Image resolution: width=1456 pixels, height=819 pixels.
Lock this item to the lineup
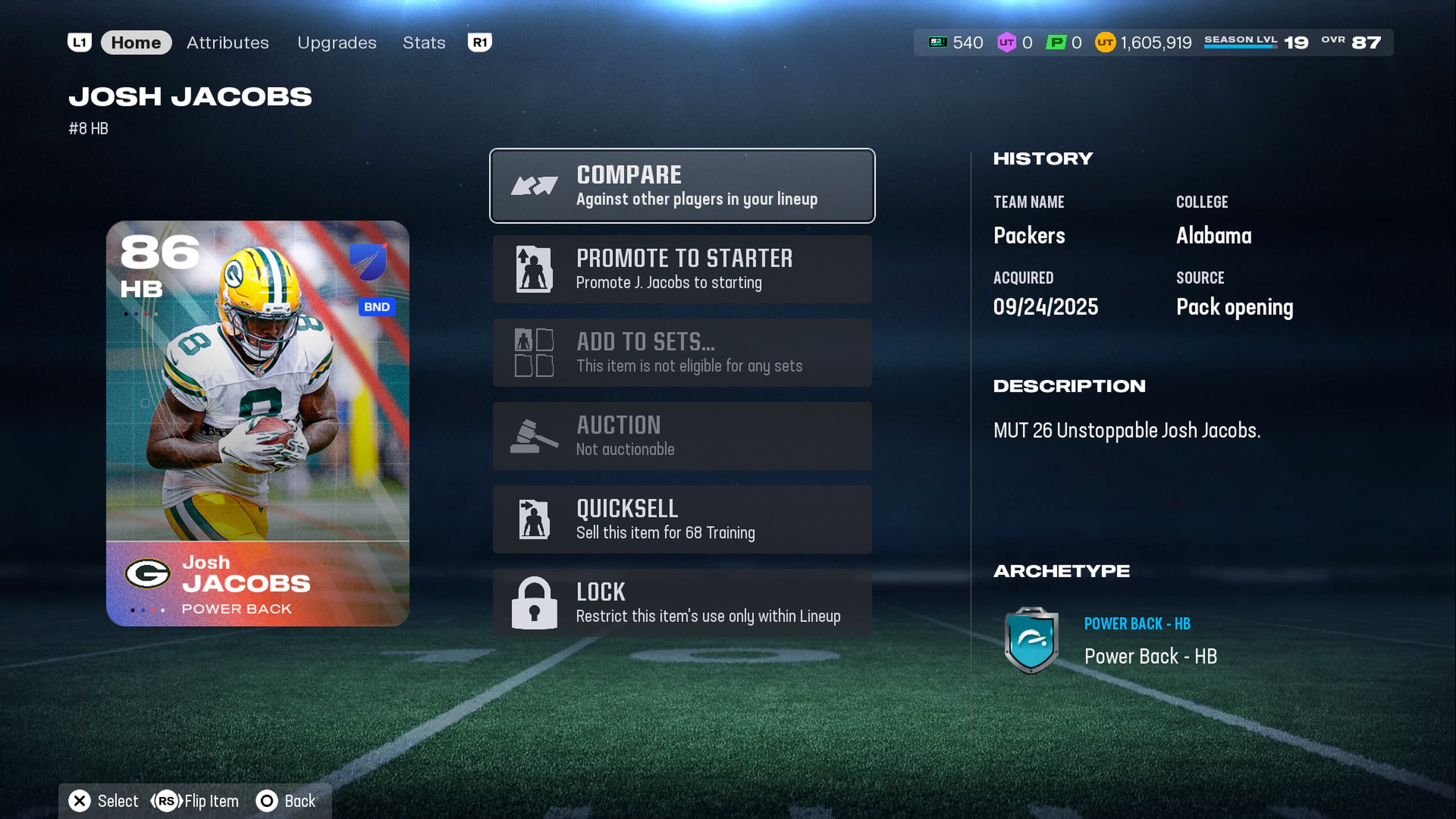click(x=682, y=602)
